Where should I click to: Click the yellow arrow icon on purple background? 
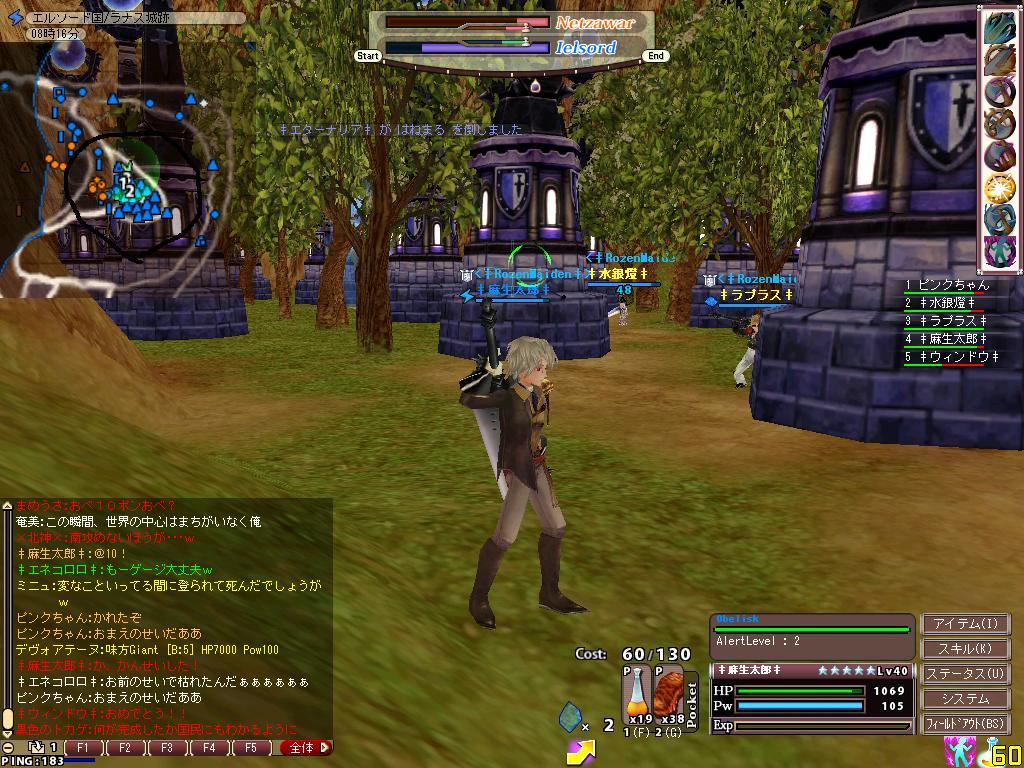(580, 751)
